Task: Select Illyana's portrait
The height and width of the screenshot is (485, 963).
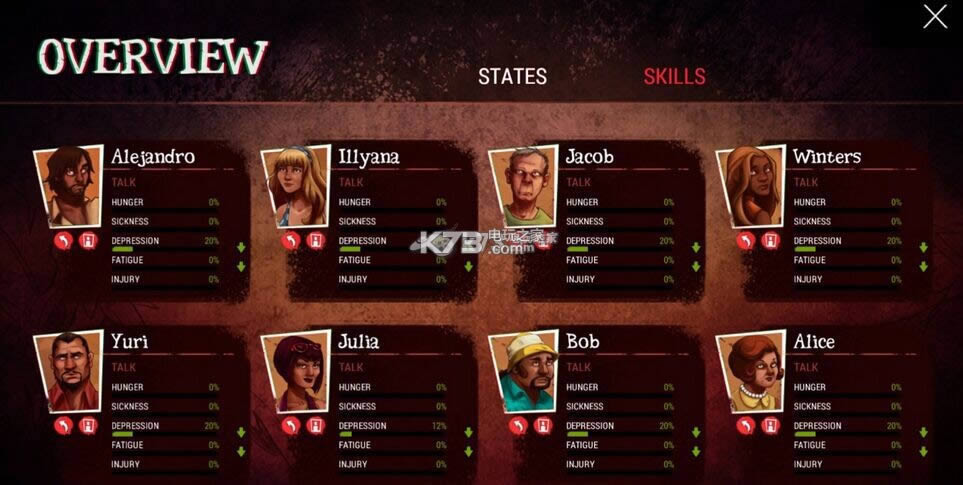Action: pyautogui.click(x=294, y=187)
